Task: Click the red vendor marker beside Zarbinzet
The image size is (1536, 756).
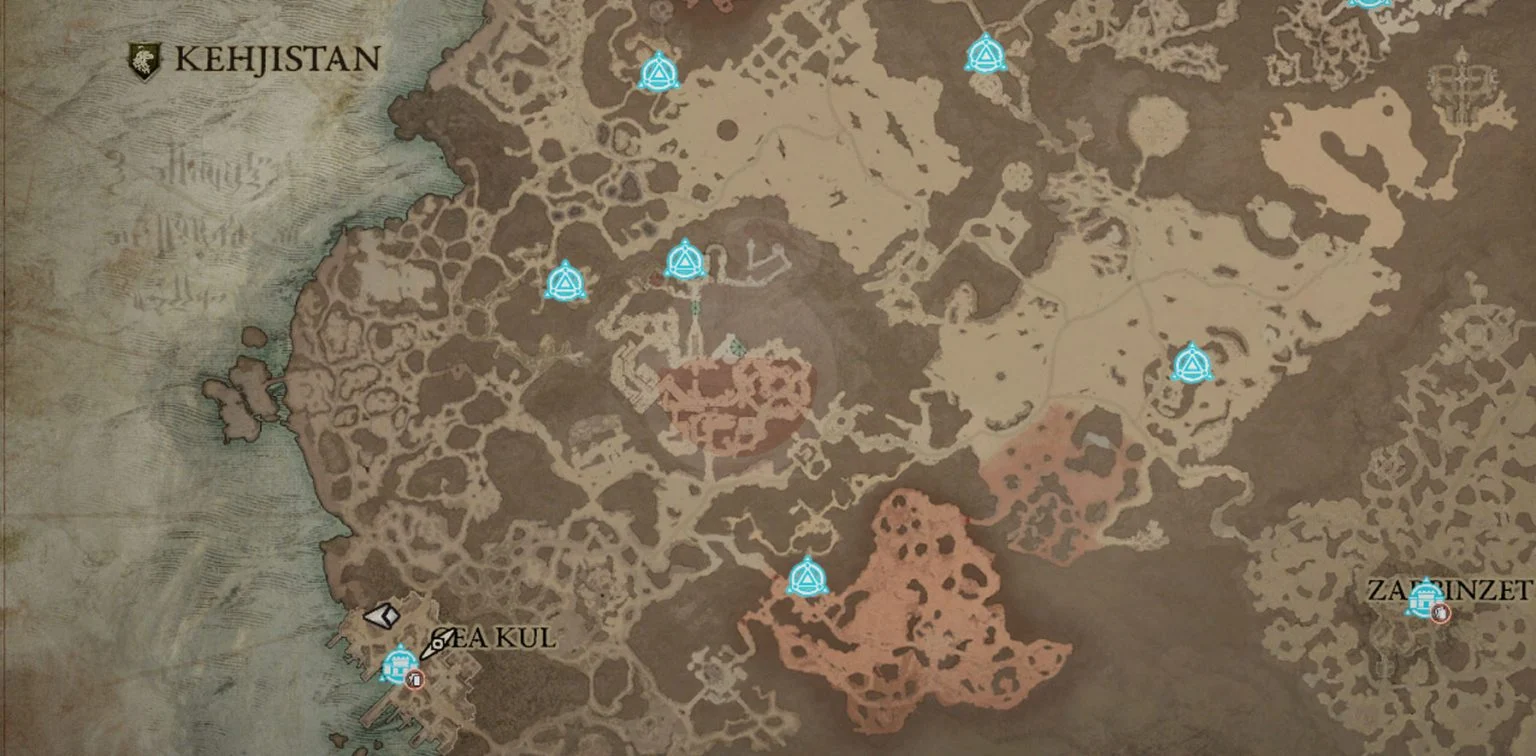Action: point(1440,612)
